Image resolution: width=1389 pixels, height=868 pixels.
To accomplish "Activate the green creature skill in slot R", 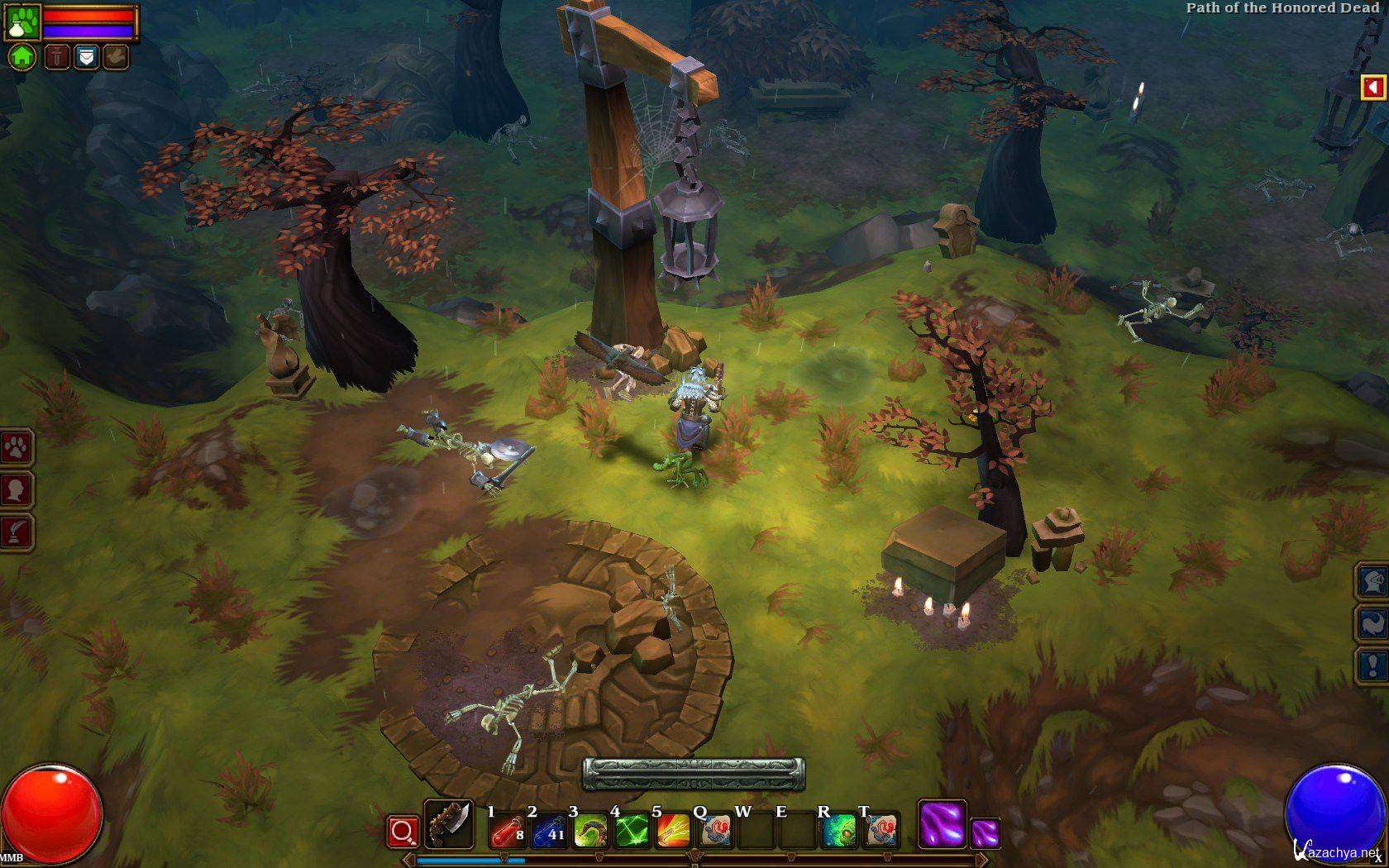I will (x=840, y=830).
